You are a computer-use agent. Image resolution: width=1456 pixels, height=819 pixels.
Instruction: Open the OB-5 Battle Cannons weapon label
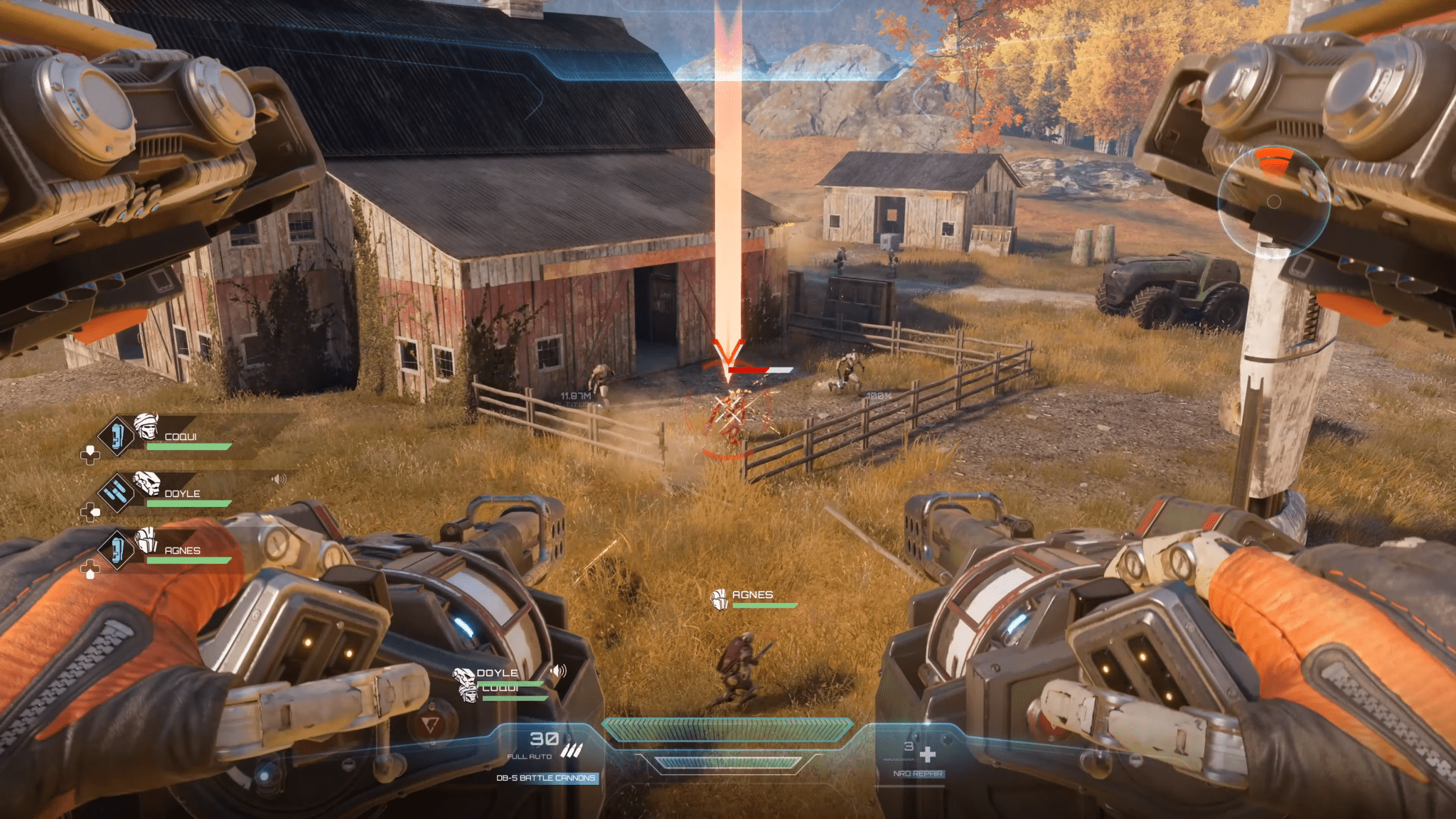546,778
